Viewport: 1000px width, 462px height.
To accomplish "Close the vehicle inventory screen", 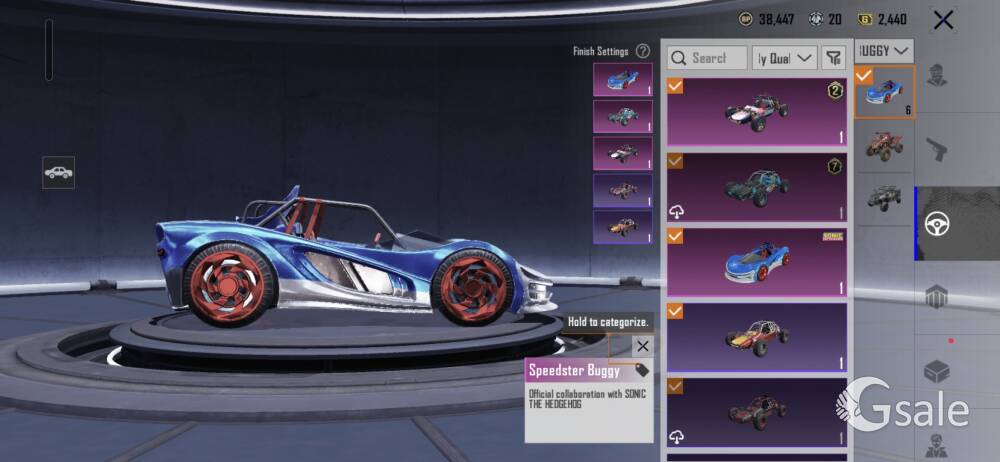I will [942, 19].
